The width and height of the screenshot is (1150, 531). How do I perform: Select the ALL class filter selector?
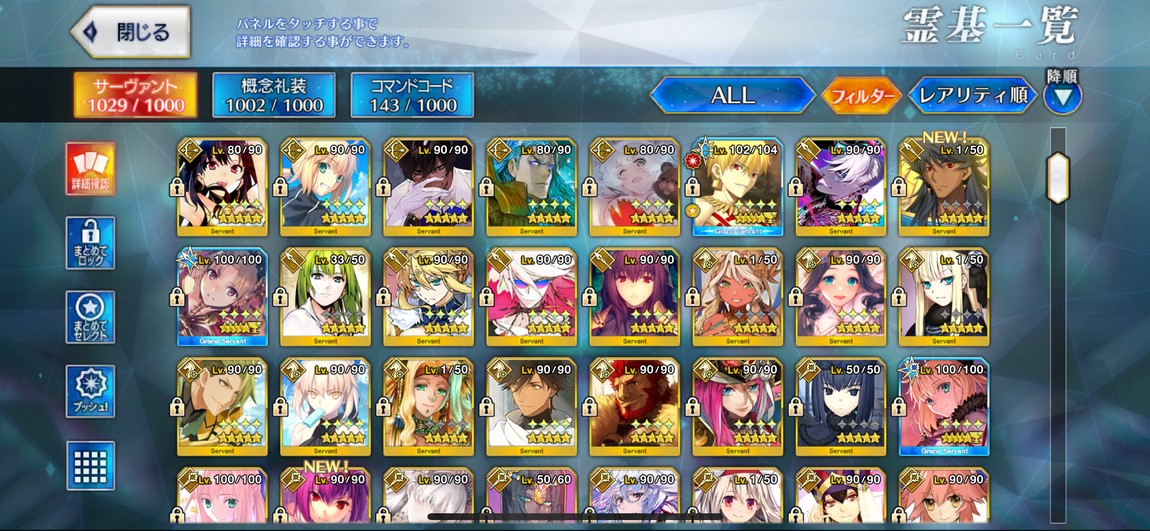pos(732,96)
